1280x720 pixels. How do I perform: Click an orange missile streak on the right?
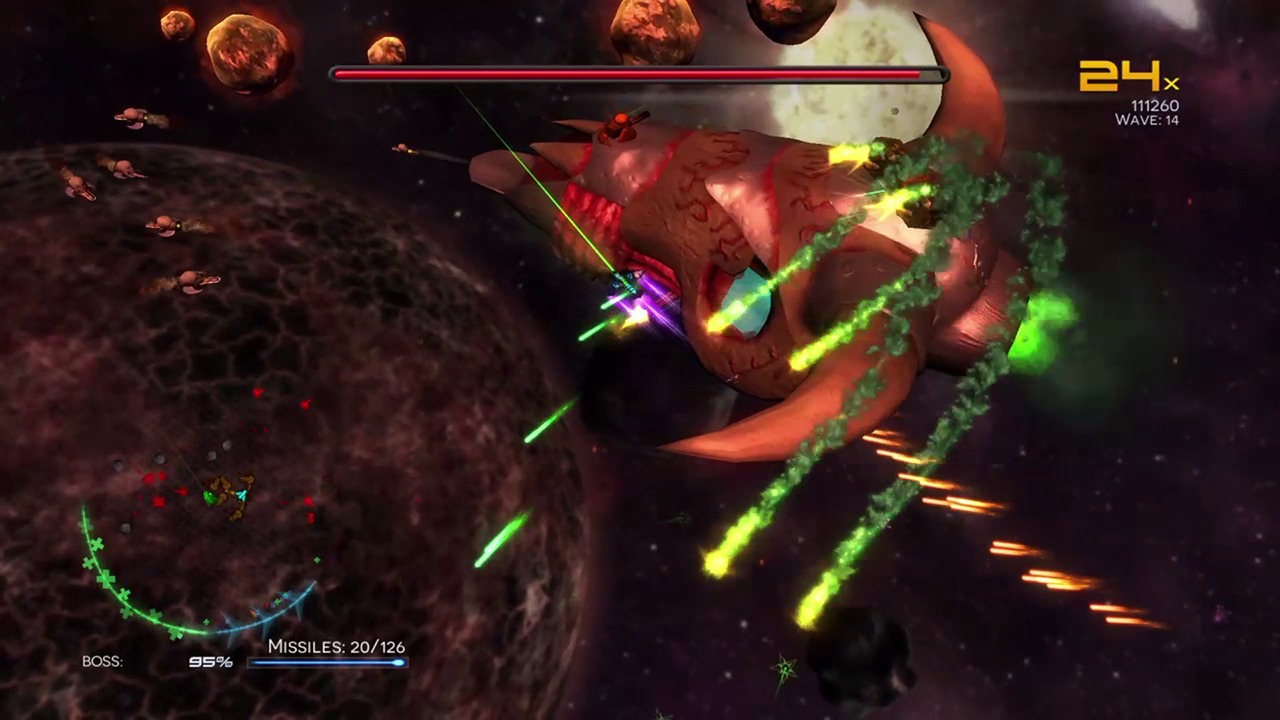click(960, 500)
